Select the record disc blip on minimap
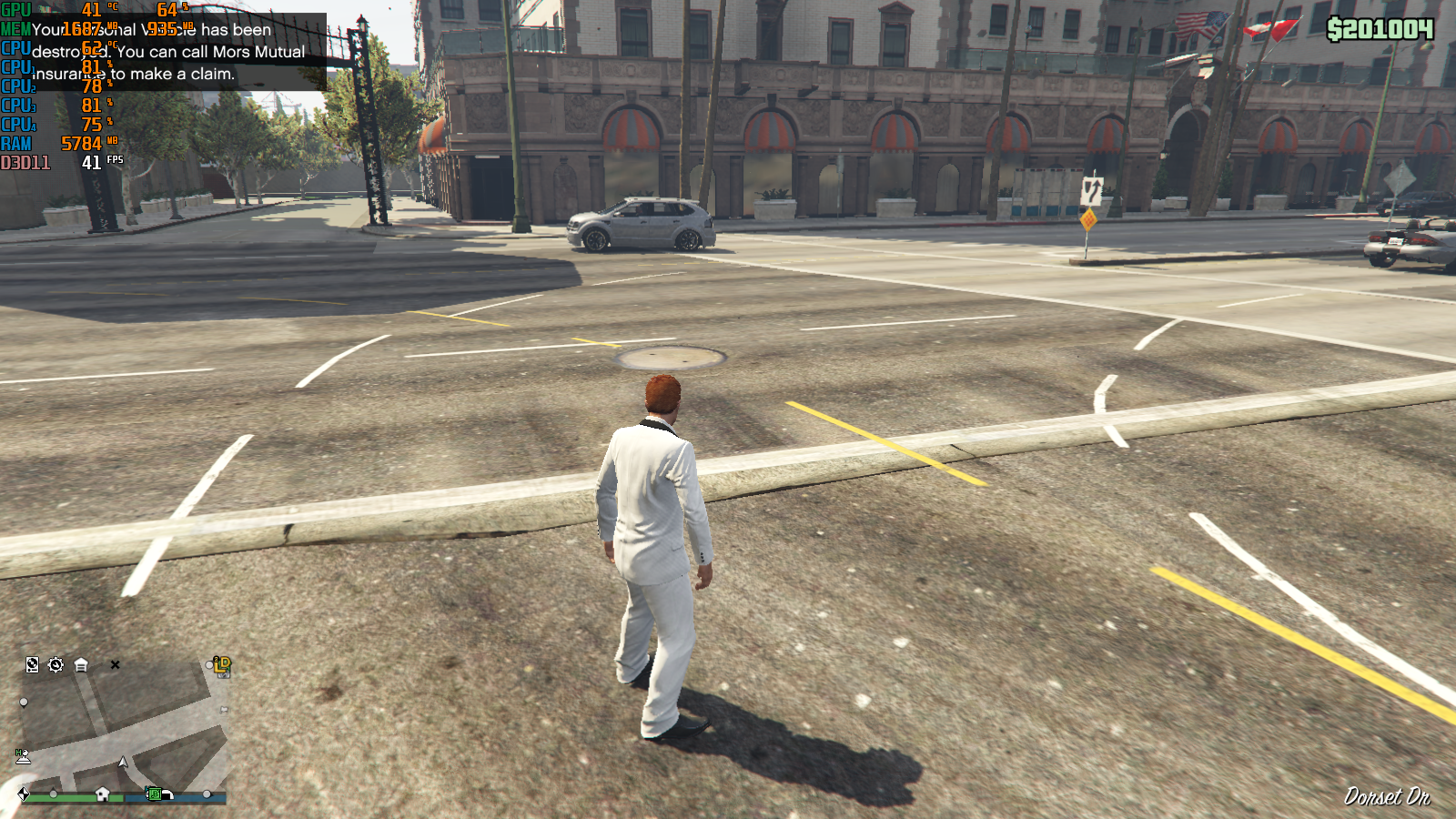 point(32,665)
